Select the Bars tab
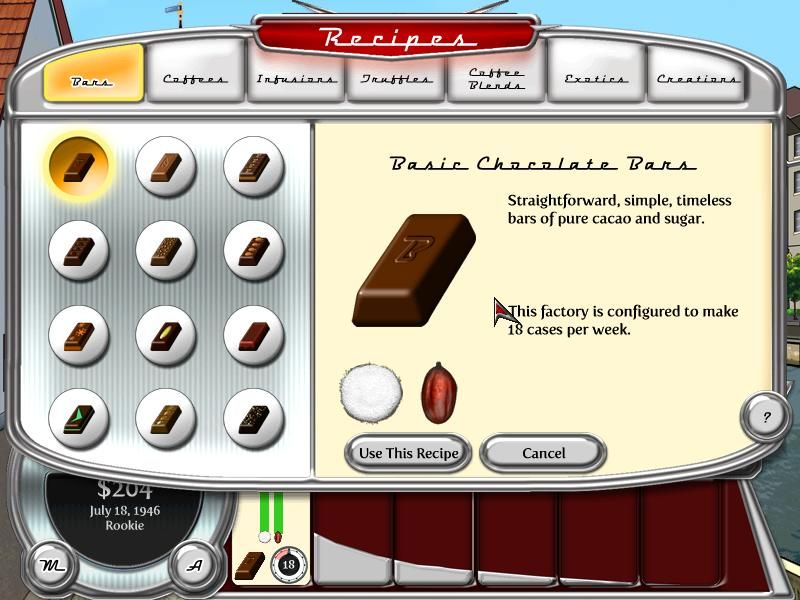The image size is (800, 600). click(x=93, y=78)
